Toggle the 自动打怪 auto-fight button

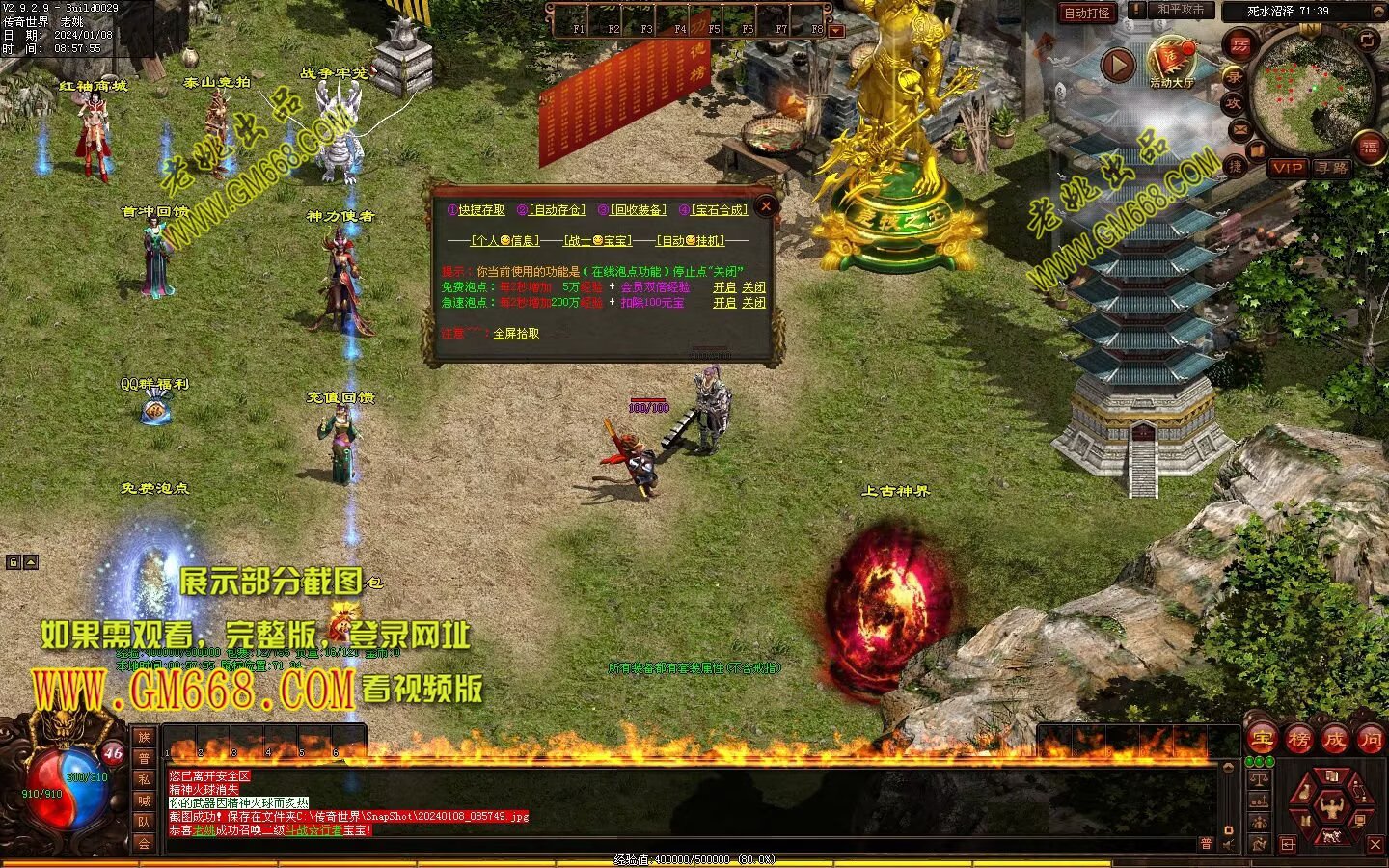(1086, 14)
